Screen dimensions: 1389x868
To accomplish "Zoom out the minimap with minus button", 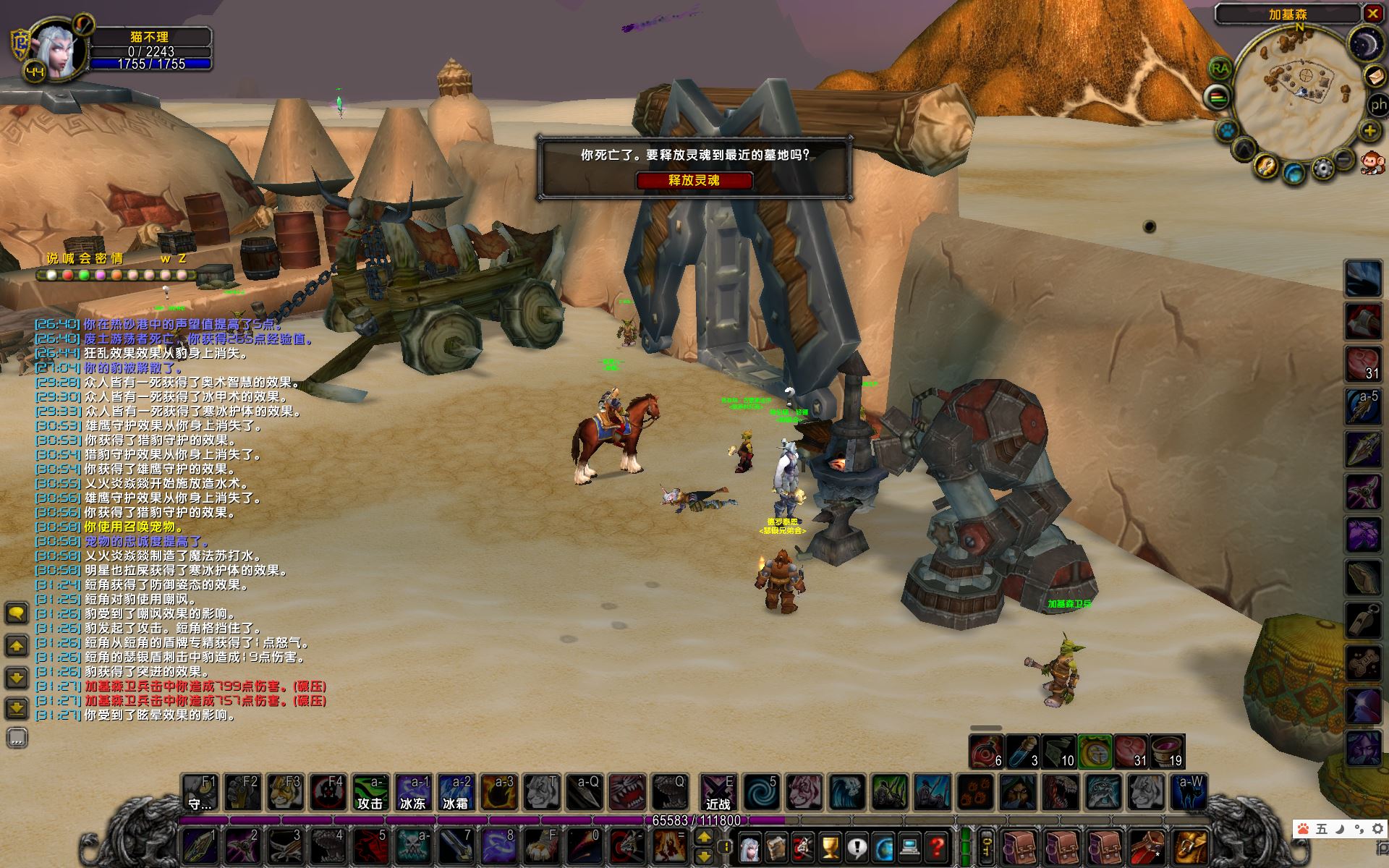I will coord(1343,158).
